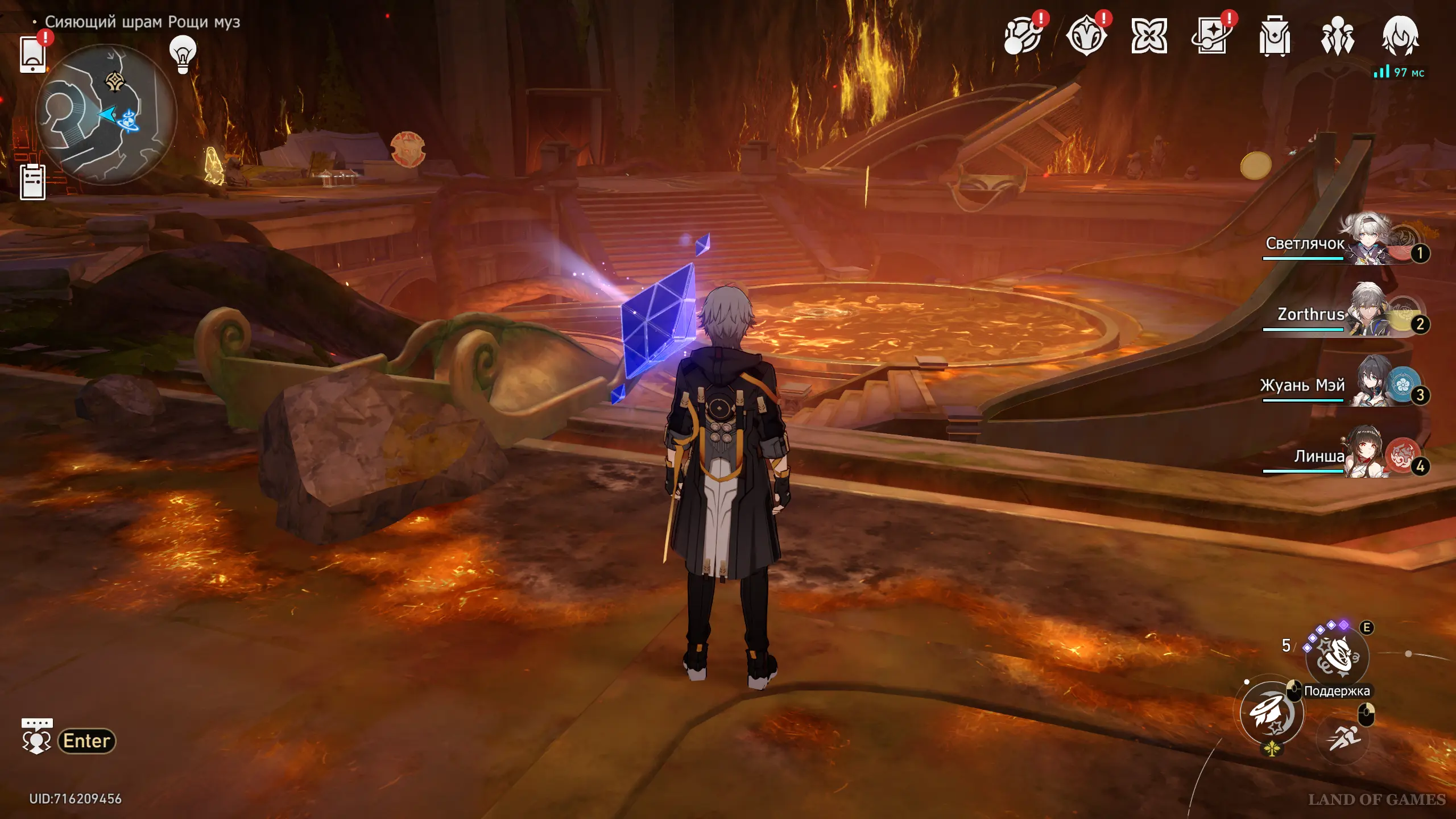This screenshot has height=819, width=1456.
Task: Open the chat speech bubble icon
Action: point(37,736)
